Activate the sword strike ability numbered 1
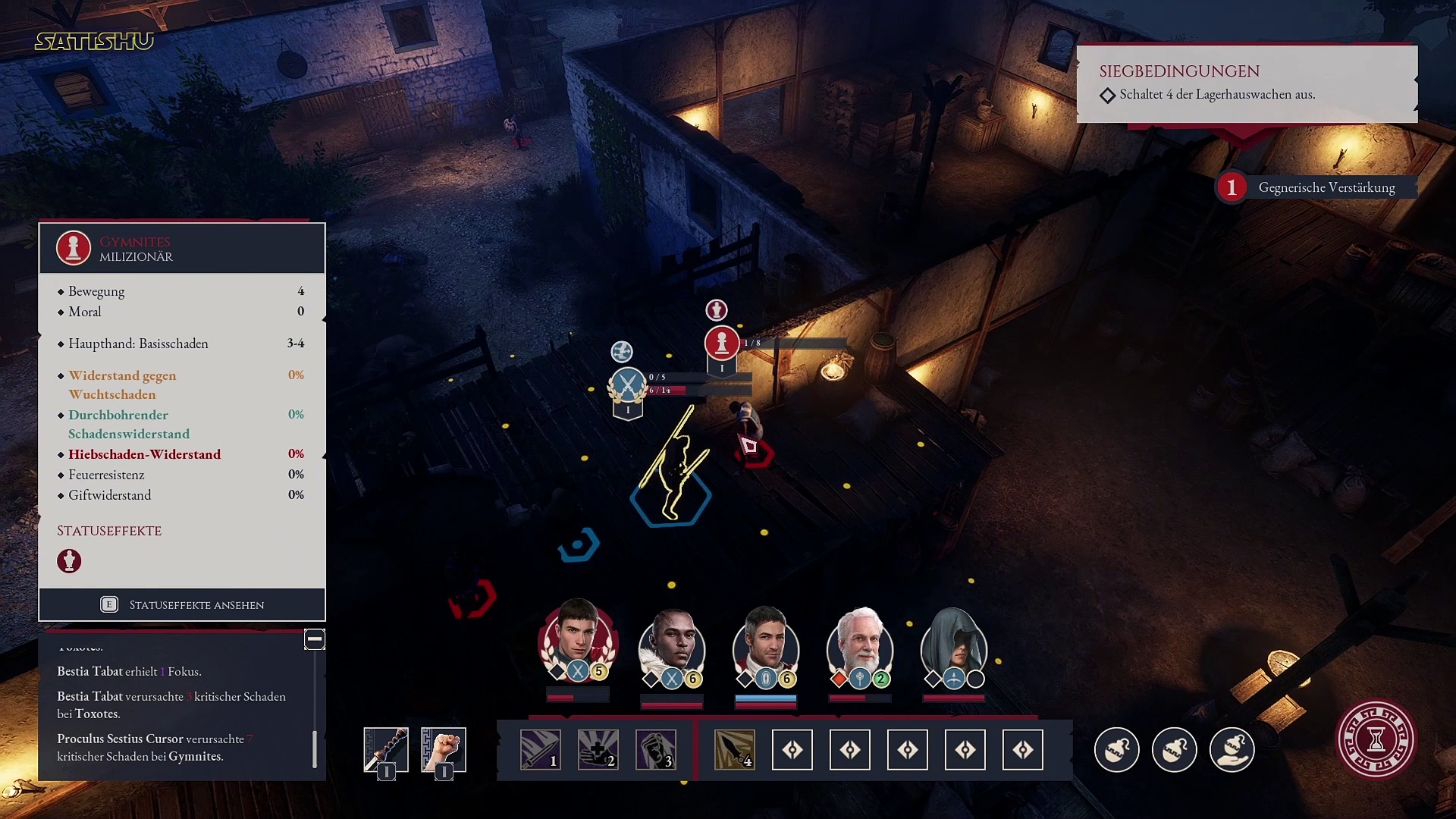This screenshot has height=819, width=1456. (x=541, y=749)
